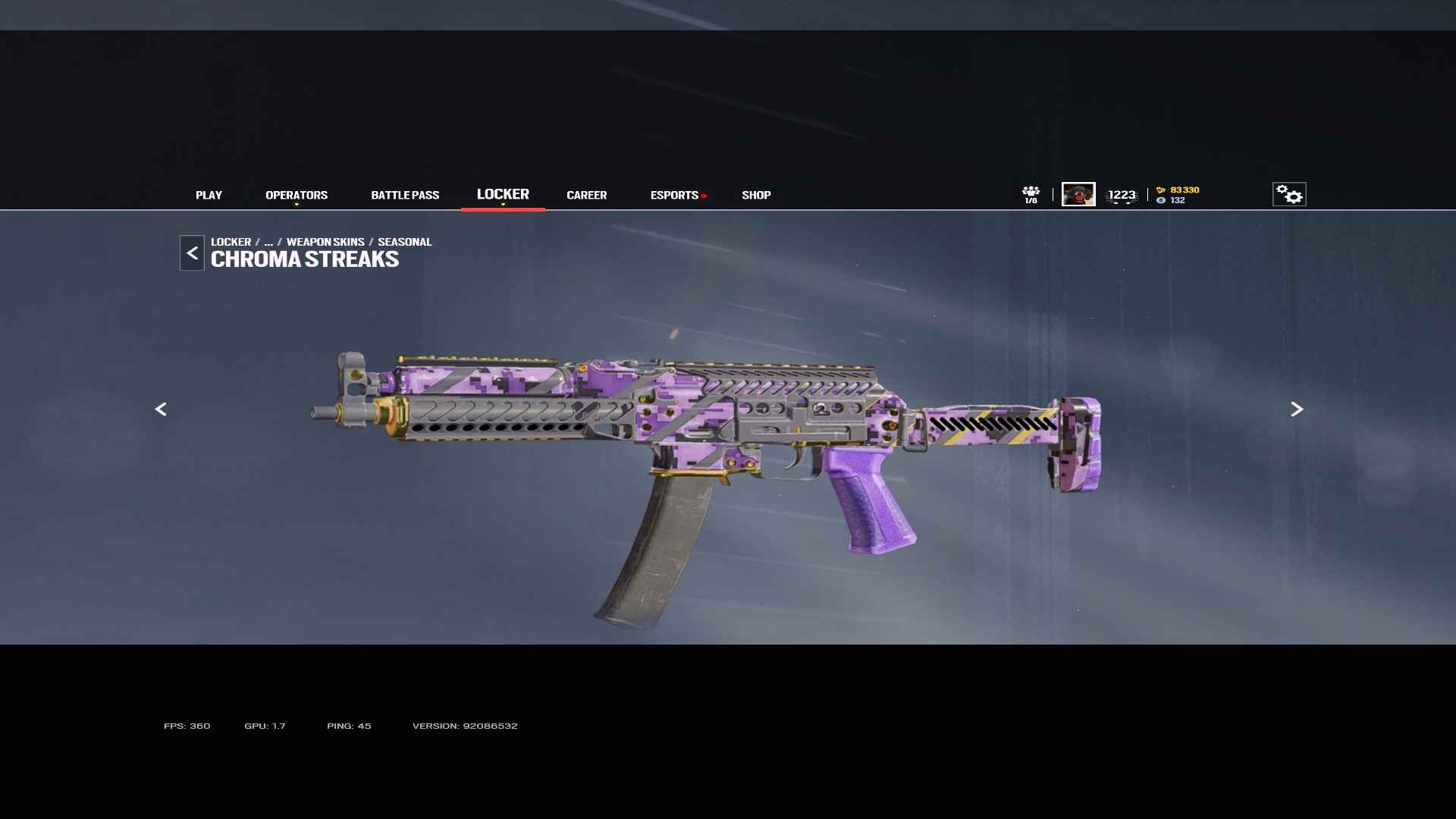The height and width of the screenshot is (819, 1456).
Task: Open the squad party icon
Action: tap(1031, 194)
